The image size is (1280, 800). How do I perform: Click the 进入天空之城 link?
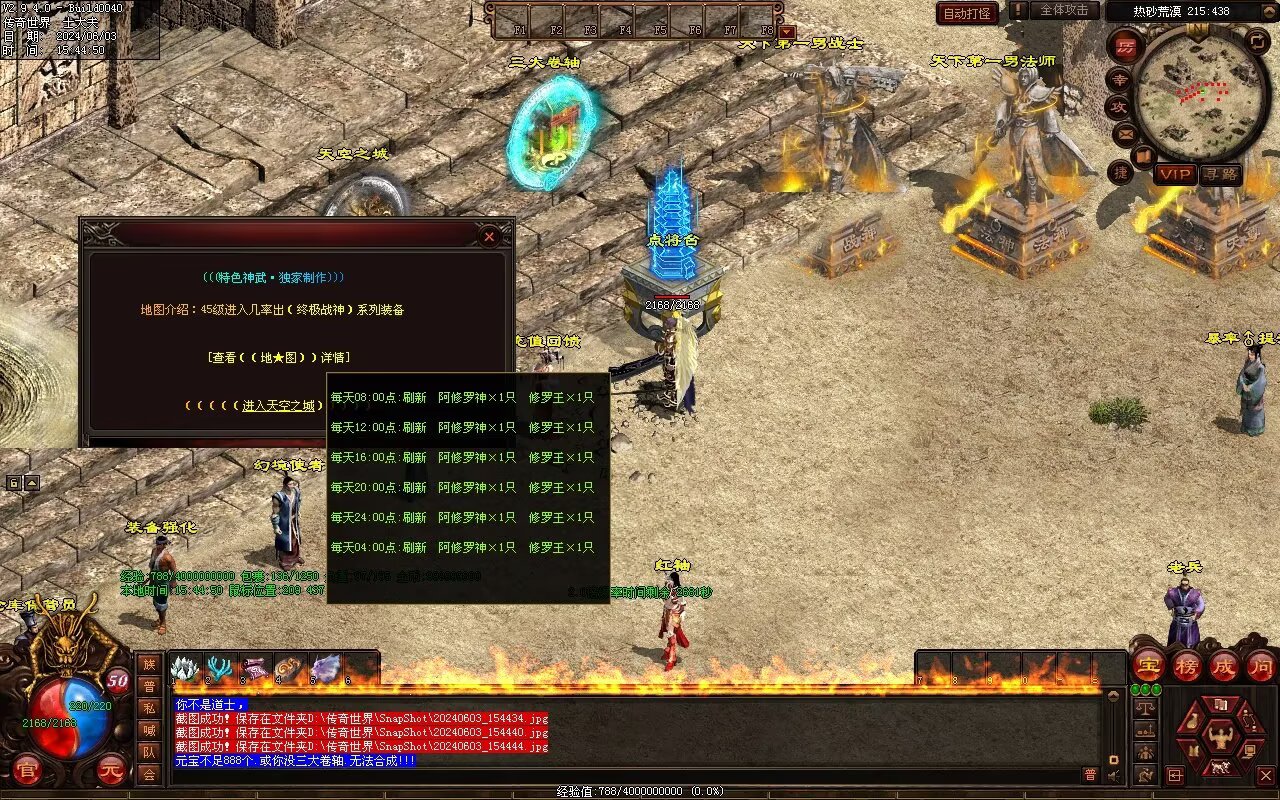279,405
